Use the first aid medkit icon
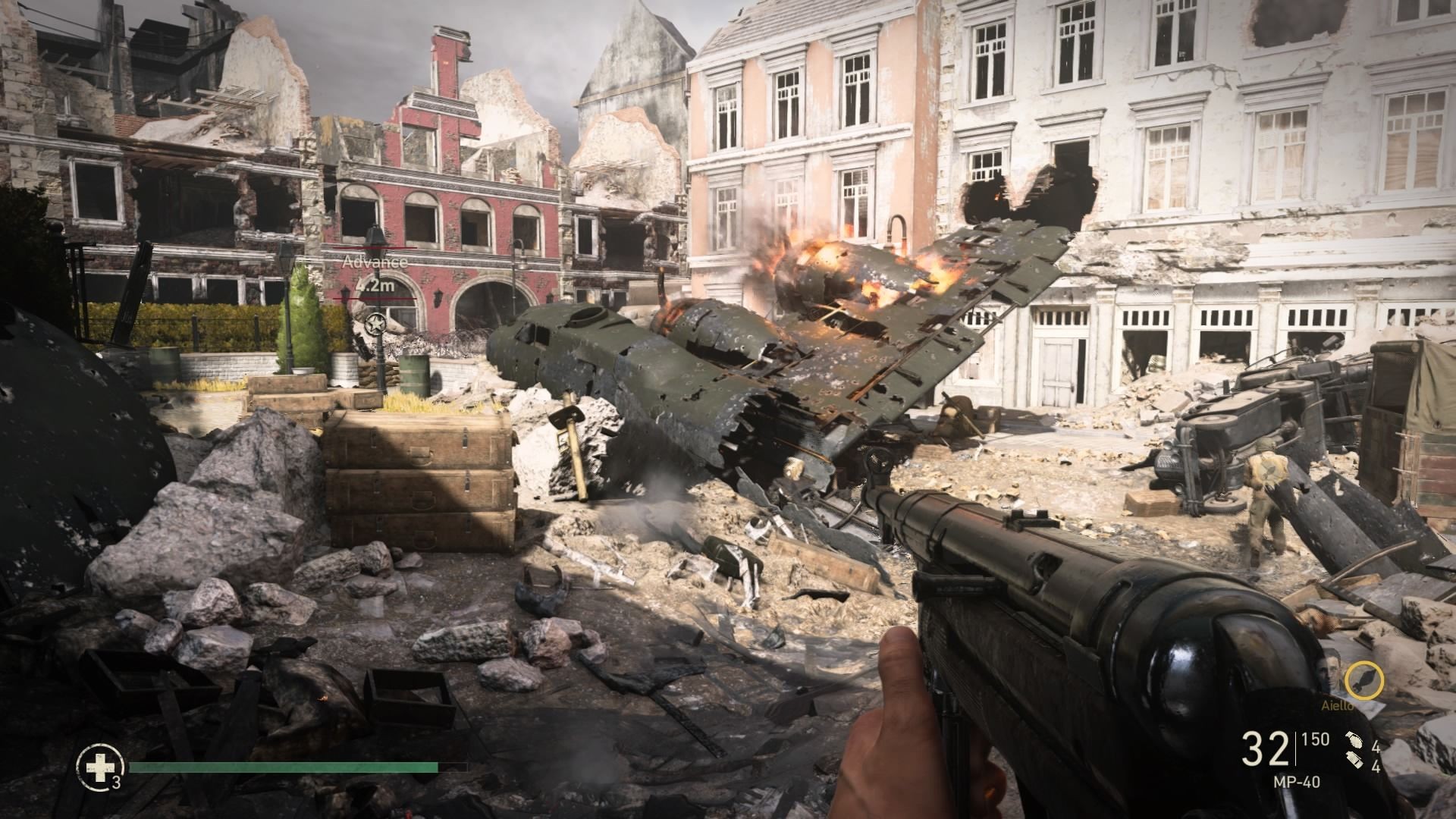Image resolution: width=1456 pixels, height=819 pixels. coord(97,767)
